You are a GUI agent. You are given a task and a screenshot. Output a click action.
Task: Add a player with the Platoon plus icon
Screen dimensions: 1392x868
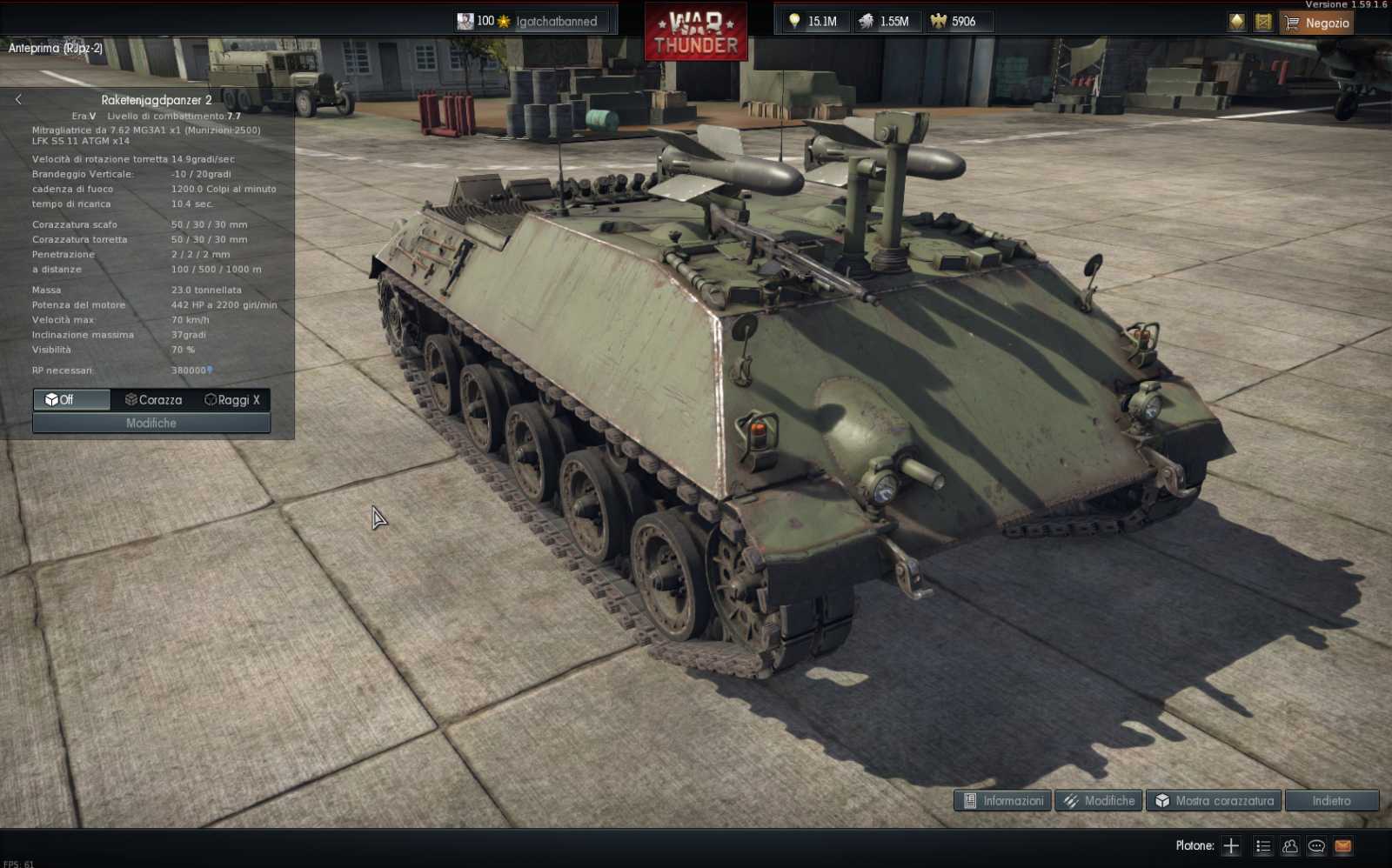(1231, 845)
